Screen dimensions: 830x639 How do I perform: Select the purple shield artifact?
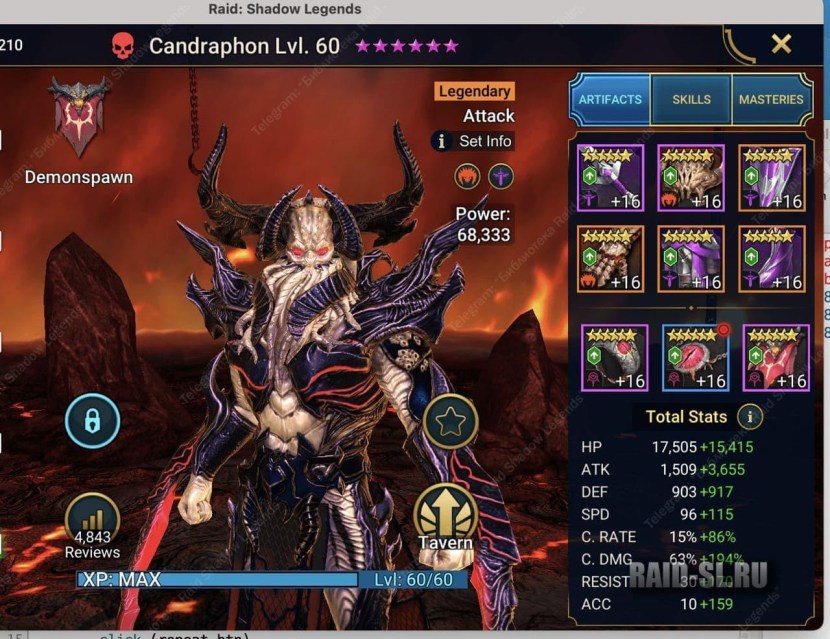point(771,178)
